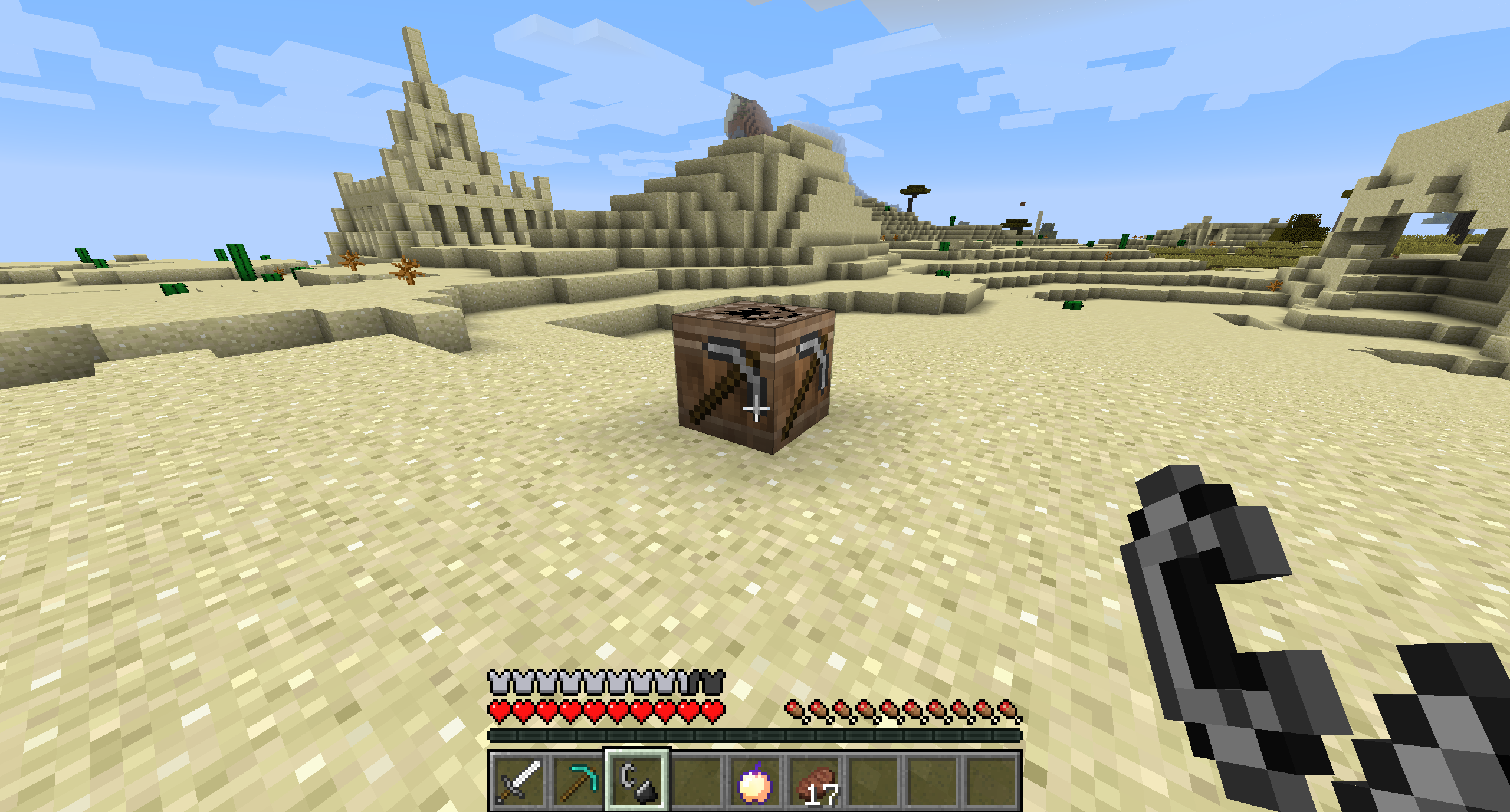Click the leftmost red heart in the health bar
This screenshot has height=812, width=1510.
pos(497,709)
